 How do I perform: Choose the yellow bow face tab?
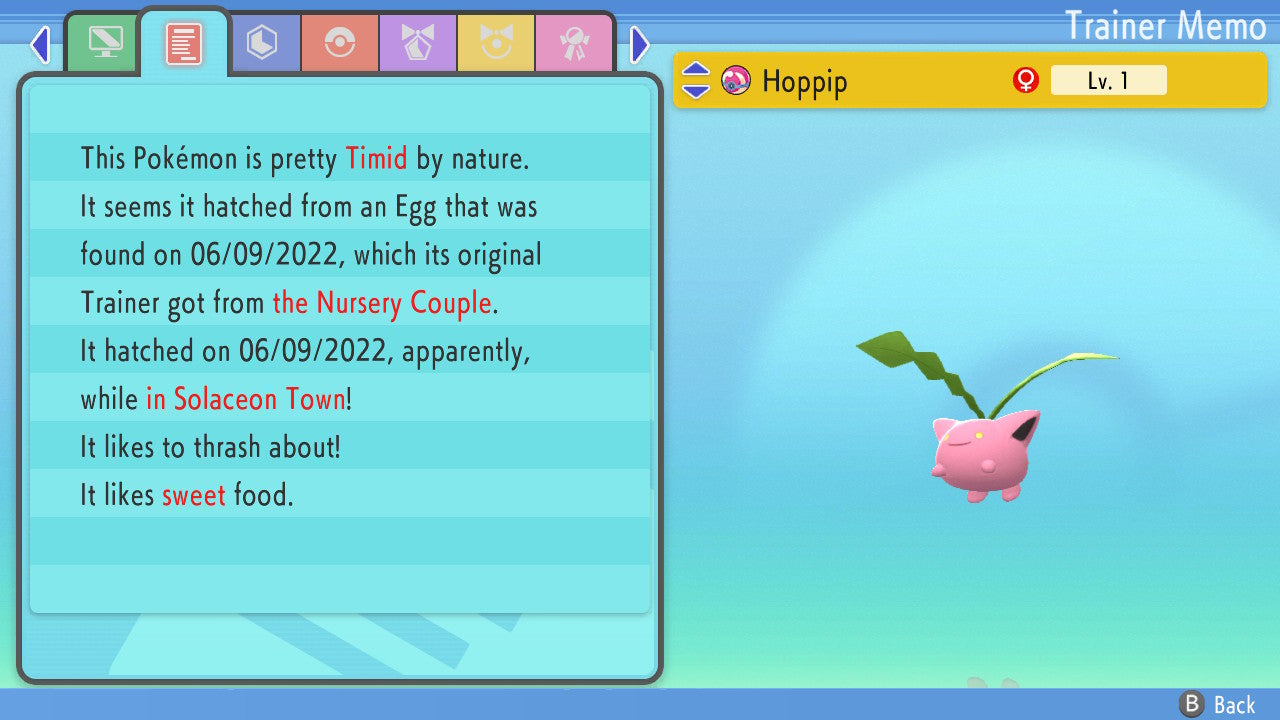tap(496, 42)
